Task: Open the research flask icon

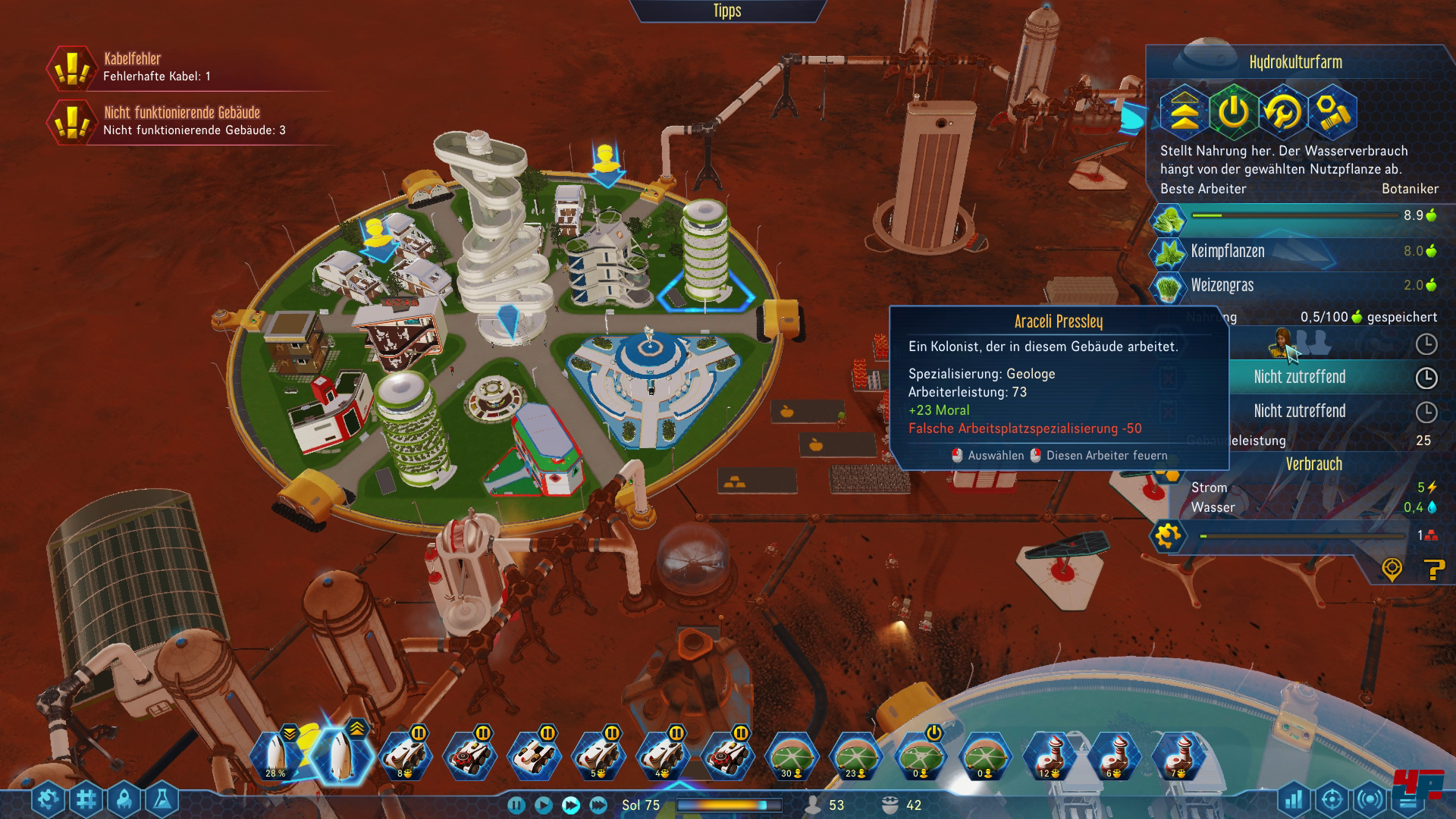Action: click(x=162, y=799)
